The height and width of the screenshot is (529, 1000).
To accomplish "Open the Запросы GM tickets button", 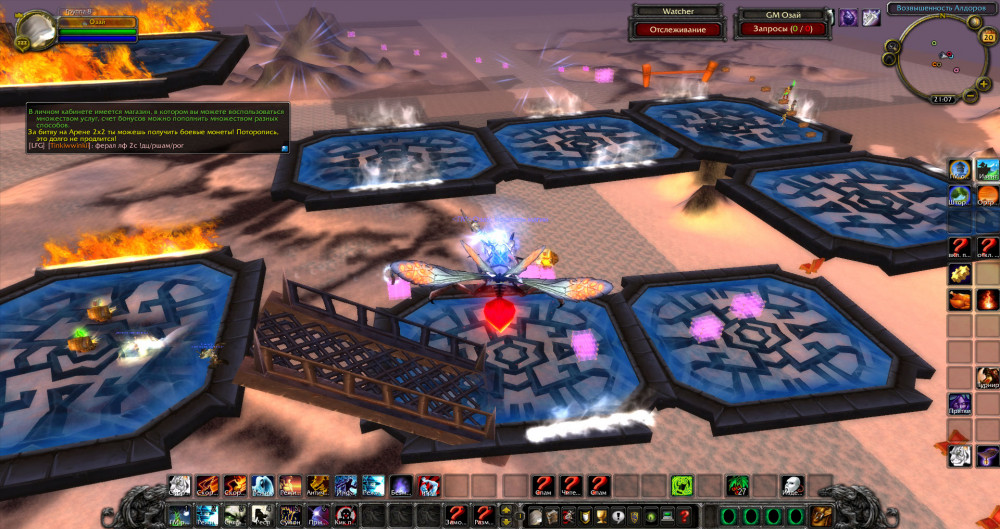I will coord(777,29).
